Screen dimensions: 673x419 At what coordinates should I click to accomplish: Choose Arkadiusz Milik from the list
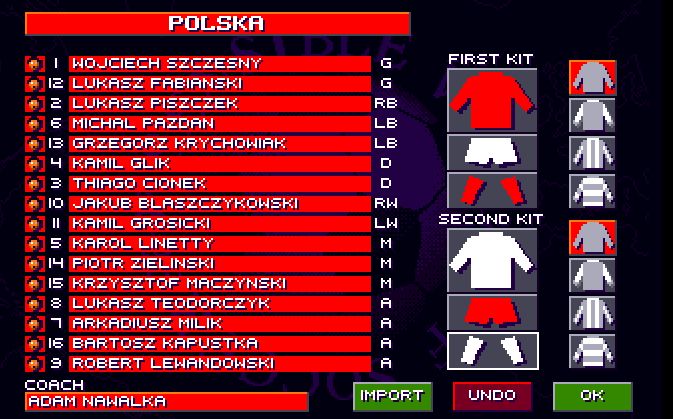pyautogui.click(x=219, y=324)
